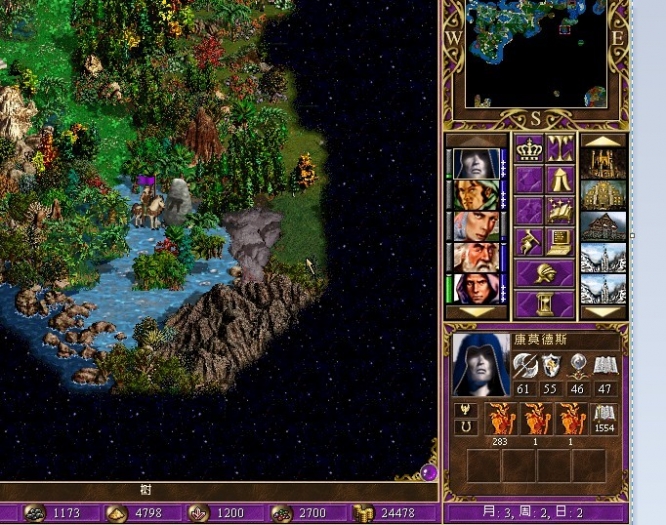Select the purple-hooded hero portrait

click(475, 288)
